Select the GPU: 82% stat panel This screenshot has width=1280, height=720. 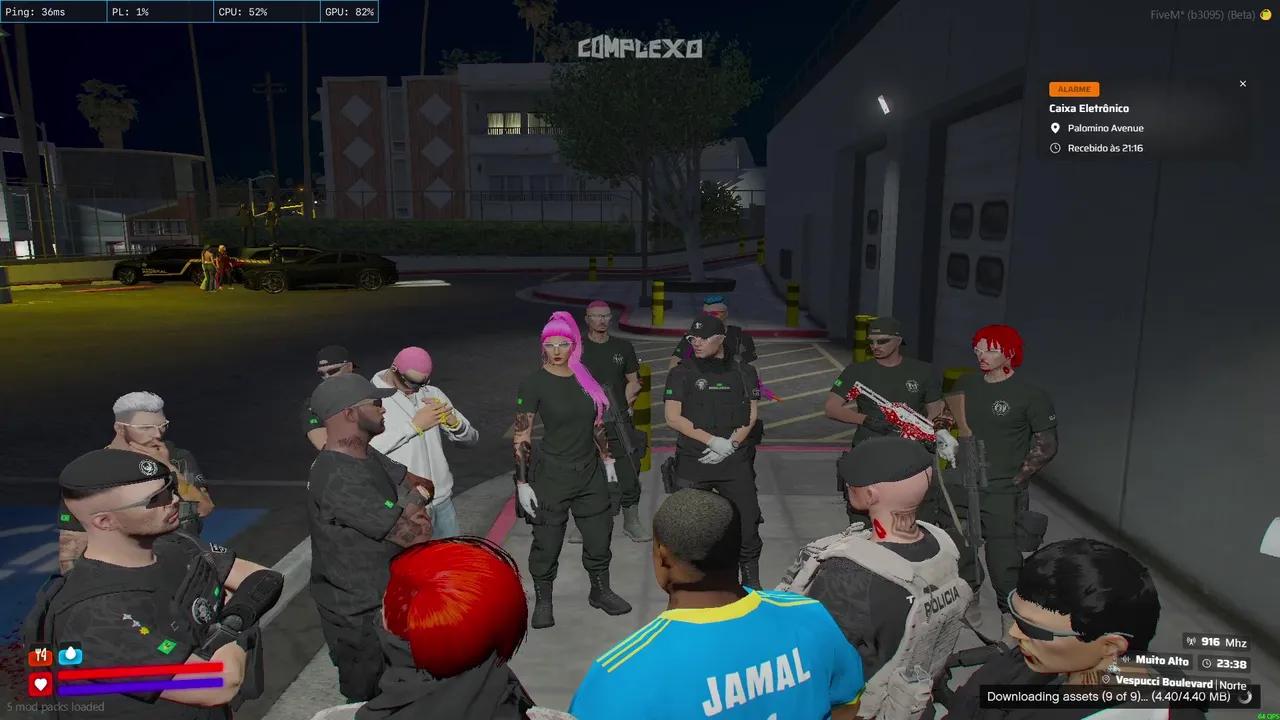(348, 11)
